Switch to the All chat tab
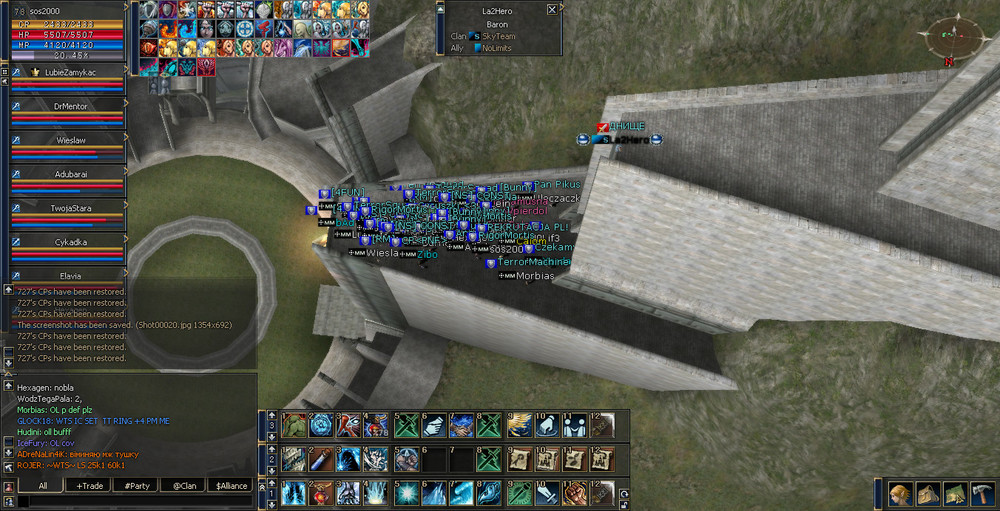Screen dimensions: 1000x511 click(42, 485)
